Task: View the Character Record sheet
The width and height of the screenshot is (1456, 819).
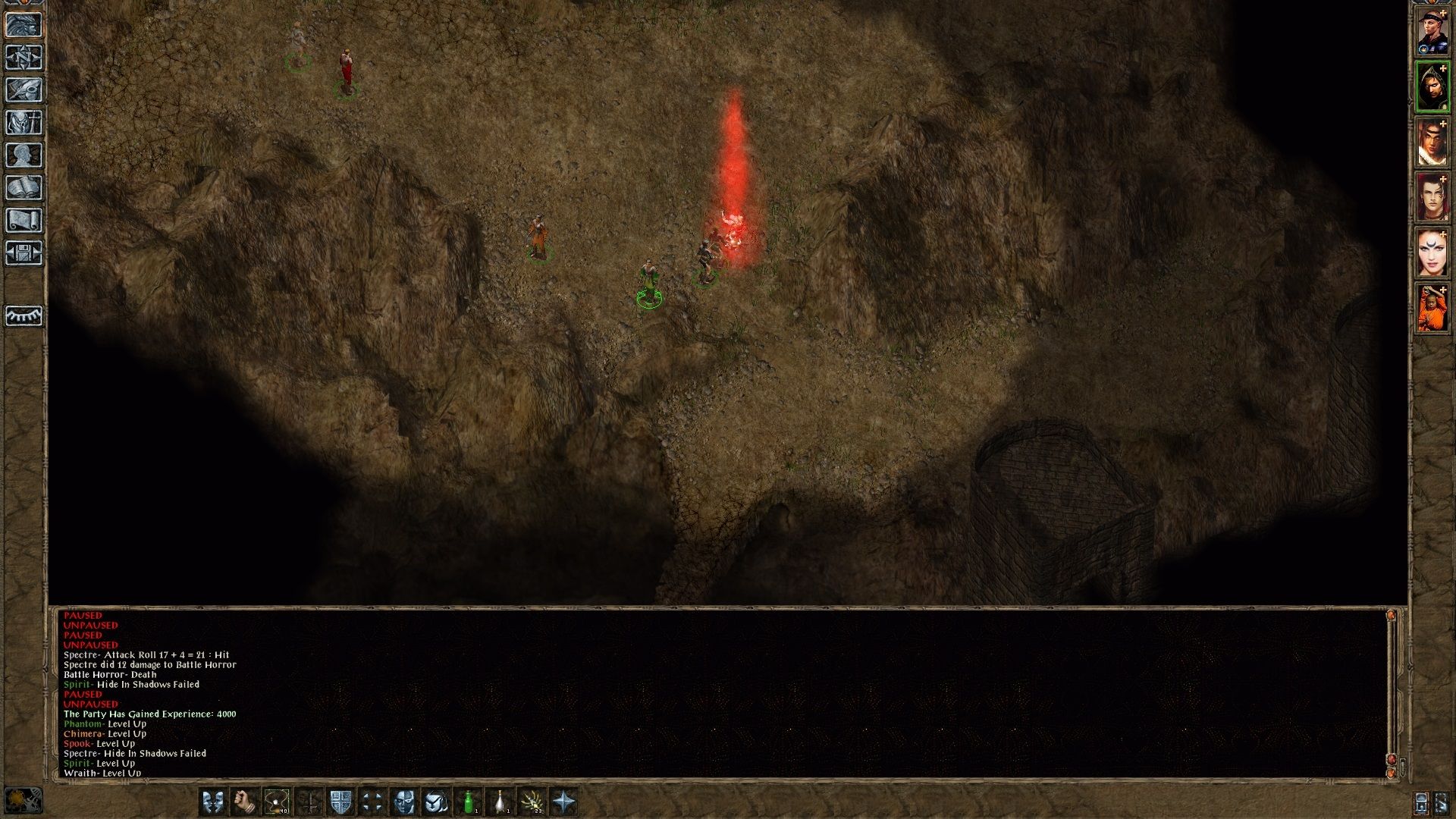Action: tap(25, 155)
